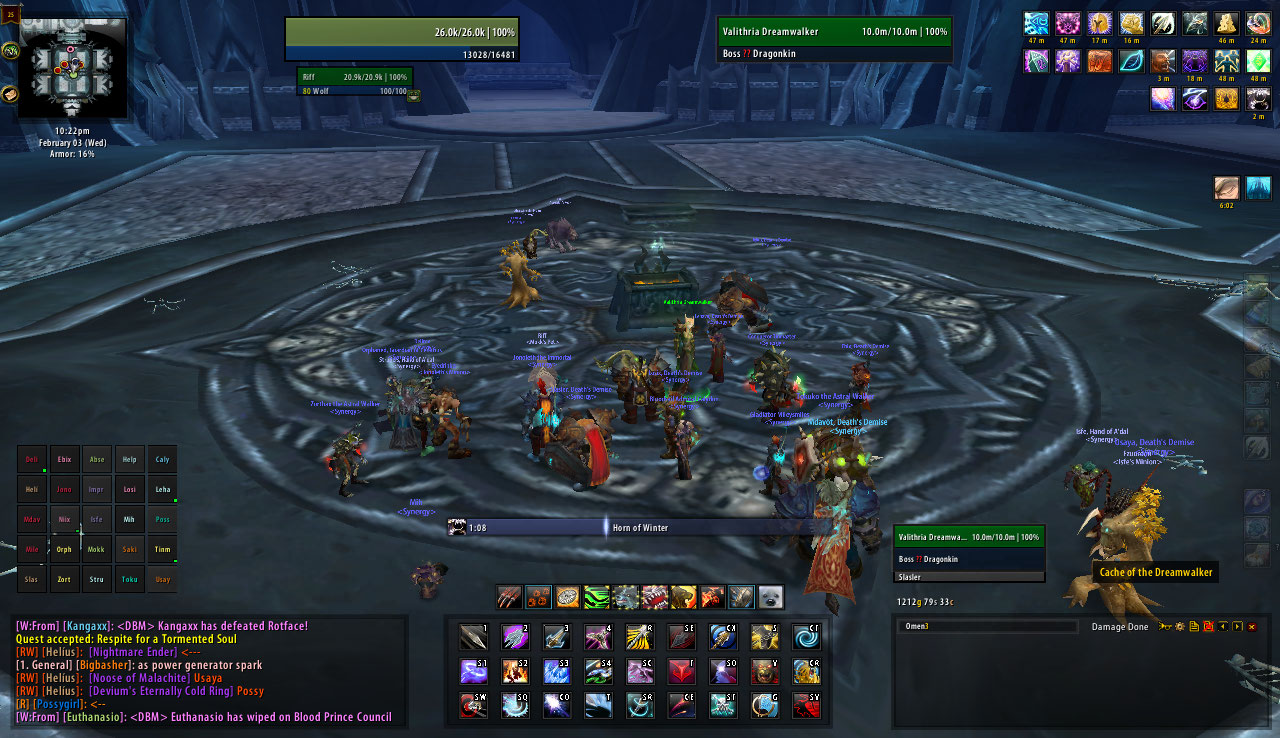Use the fiery ability labeled S2
Image resolution: width=1280 pixels, height=738 pixels.
pos(515,671)
